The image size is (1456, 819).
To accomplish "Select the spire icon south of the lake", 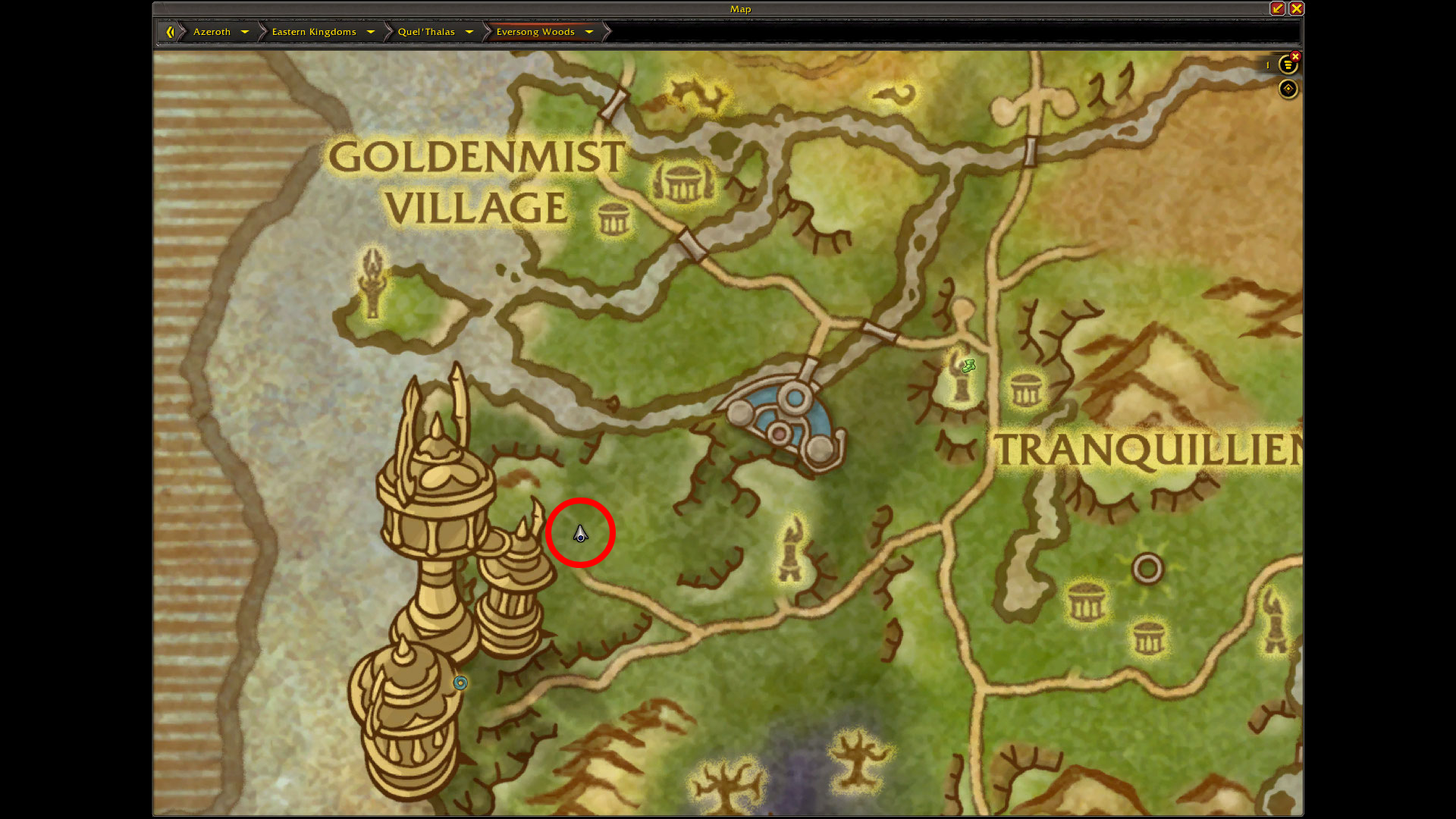I will point(791,548).
